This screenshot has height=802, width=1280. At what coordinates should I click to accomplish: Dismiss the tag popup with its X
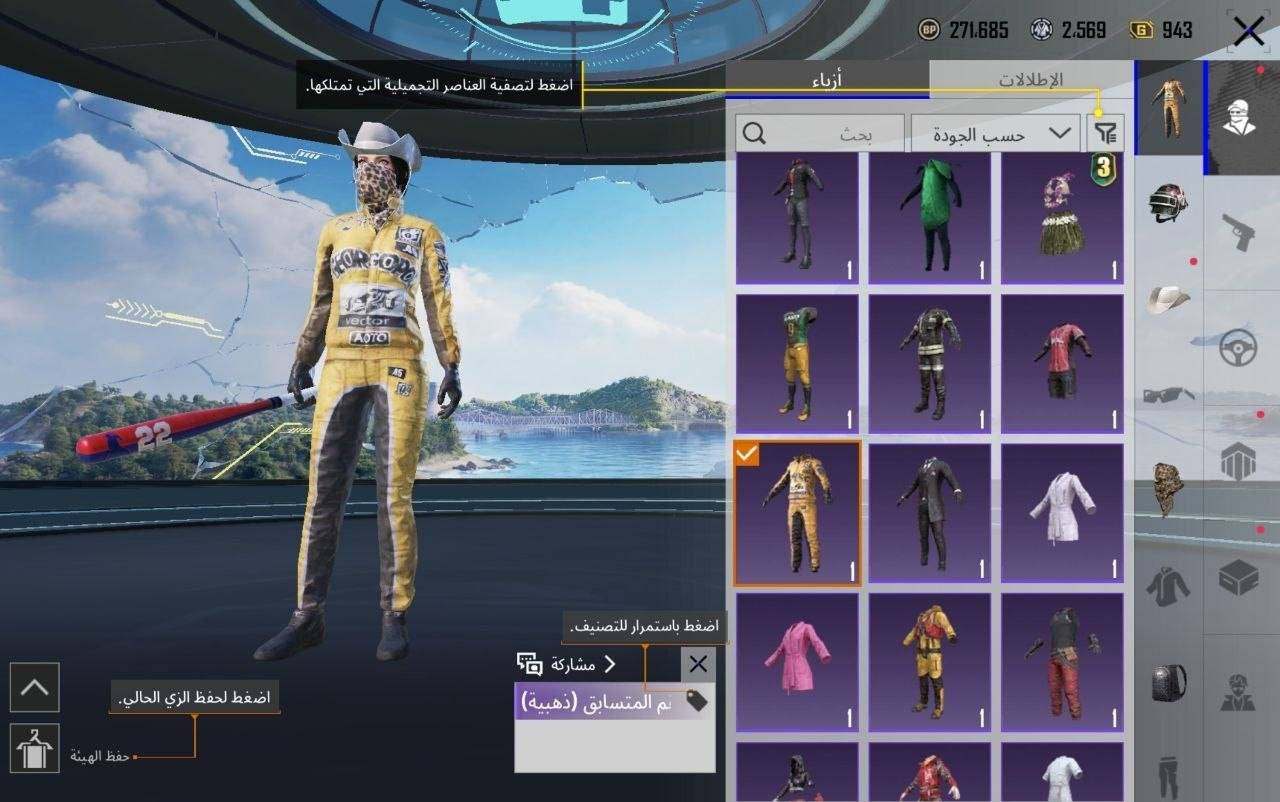[x=697, y=664]
